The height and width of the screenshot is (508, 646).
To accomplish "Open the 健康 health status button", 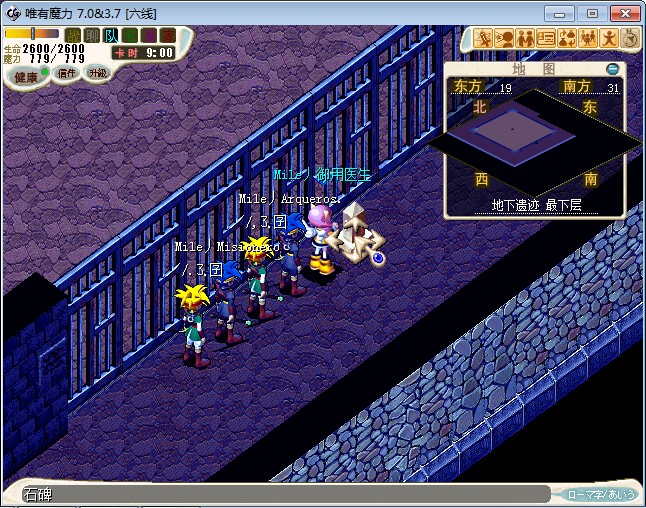I will pos(26,77).
